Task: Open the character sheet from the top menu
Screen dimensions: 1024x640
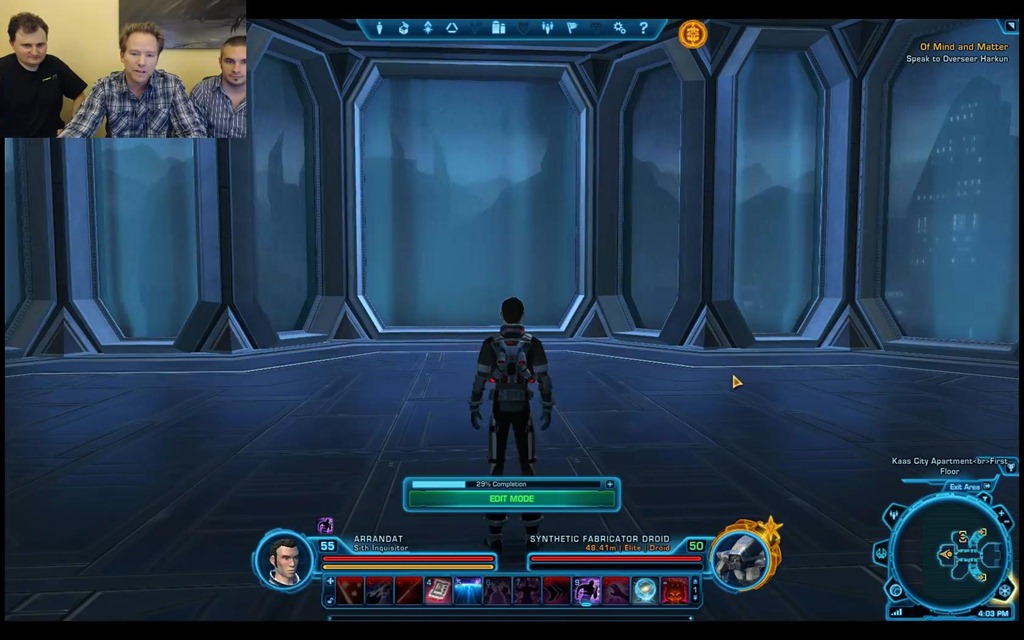Action: click(x=380, y=28)
